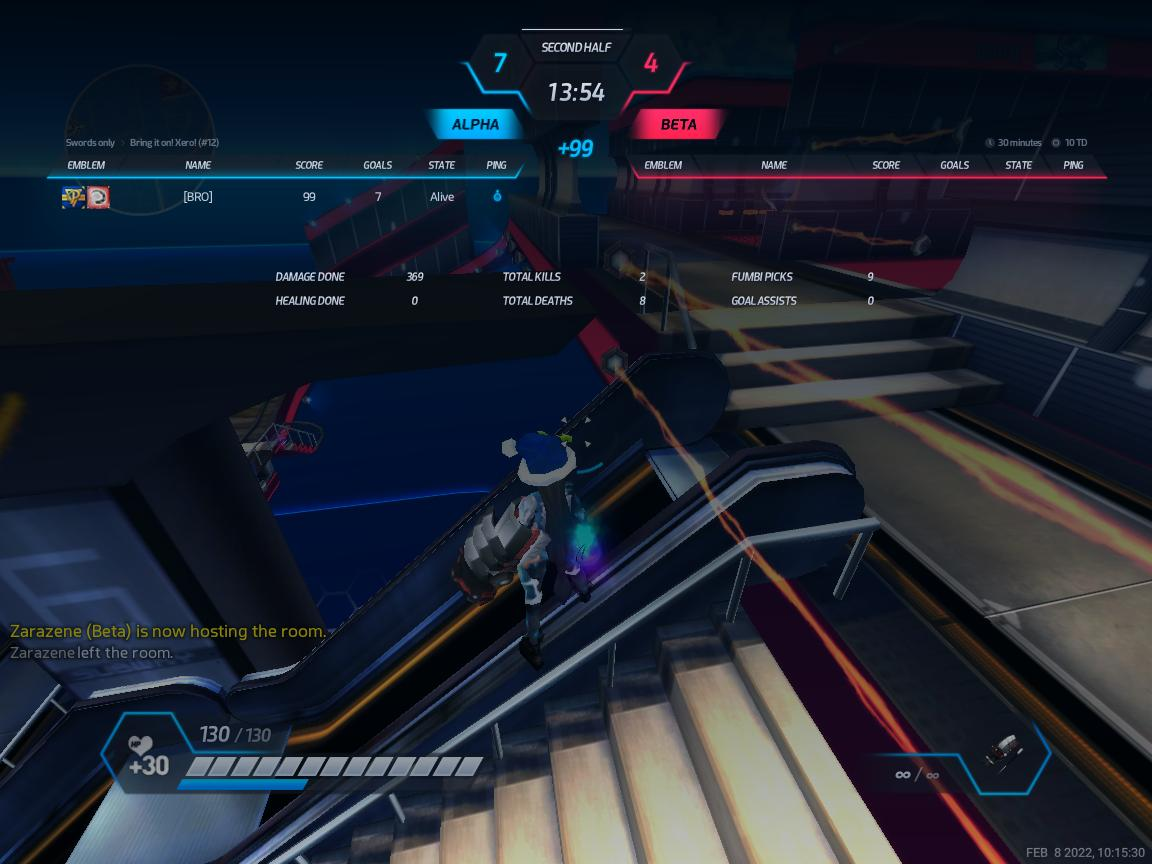Click the ALPHA team banner
The width and height of the screenshot is (1152, 864).
476,125
